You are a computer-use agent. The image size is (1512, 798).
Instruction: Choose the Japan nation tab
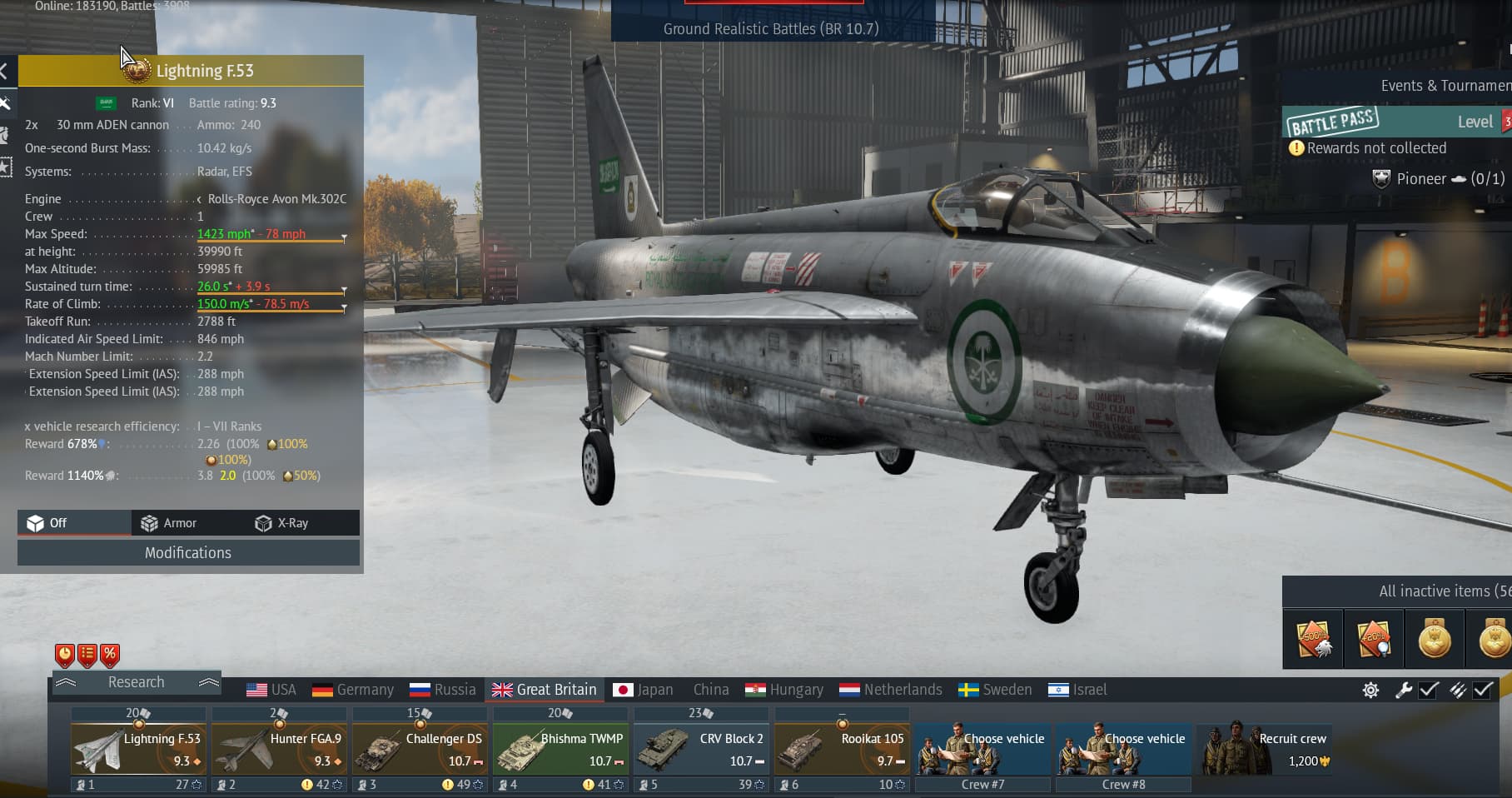coord(643,690)
